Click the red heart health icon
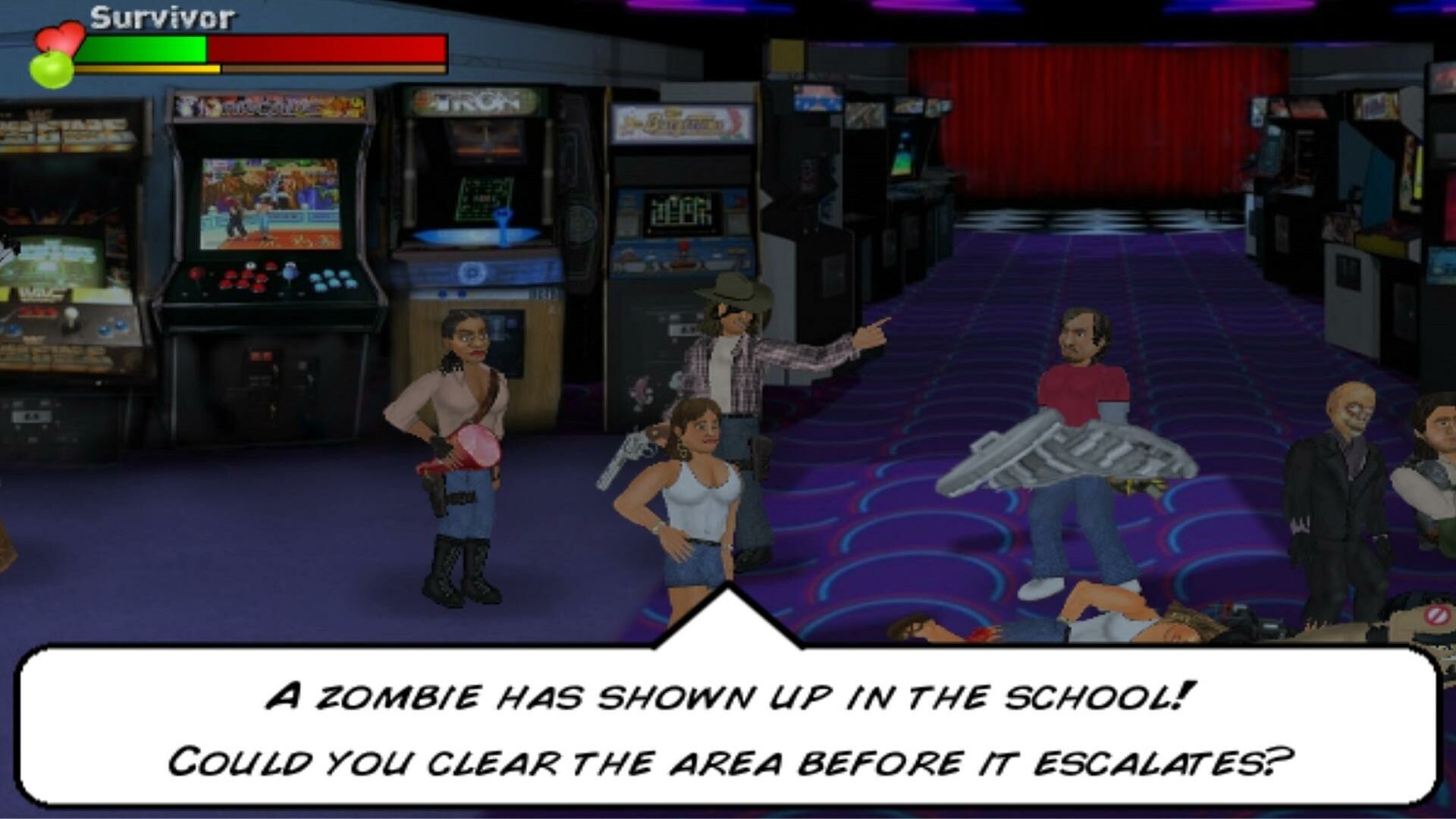Viewport: 1456px width, 819px height. (62, 36)
